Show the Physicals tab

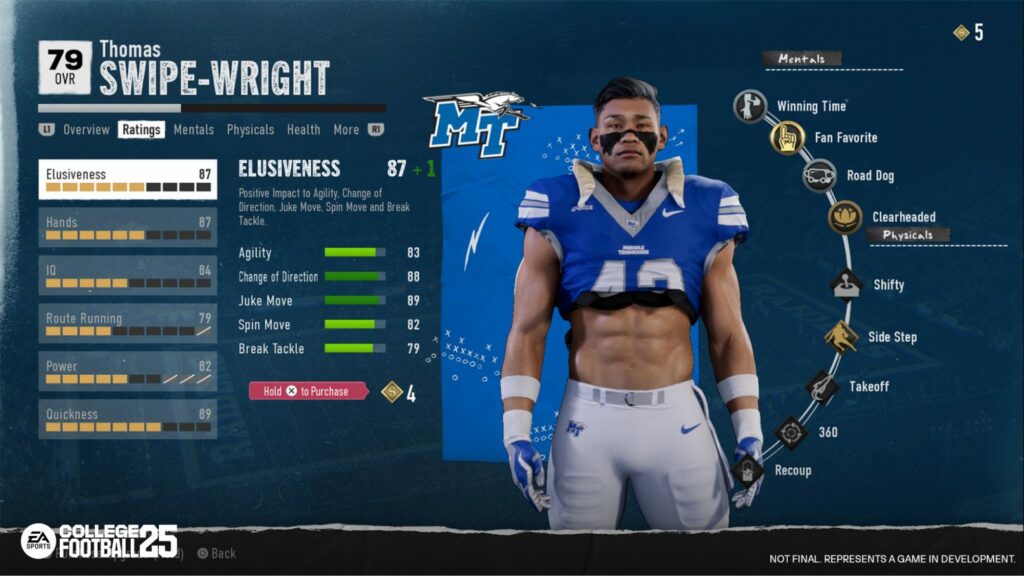pyautogui.click(x=250, y=130)
